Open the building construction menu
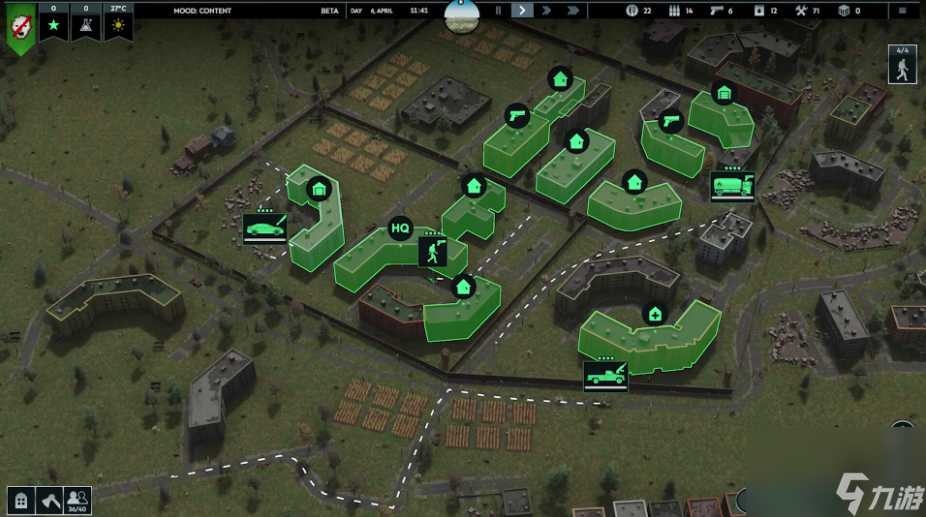The image size is (926, 517). coord(19,500)
